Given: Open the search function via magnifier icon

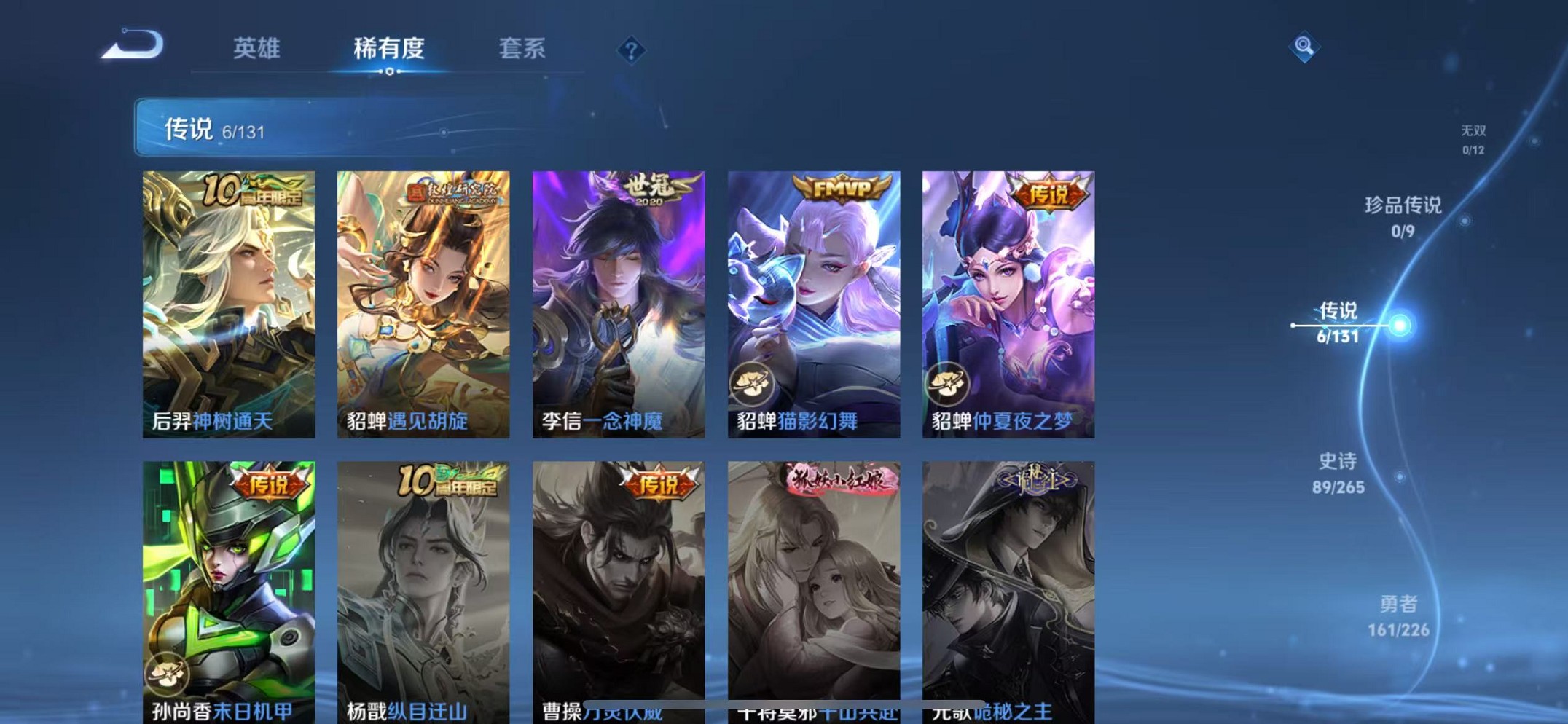Looking at the screenshot, I should [1304, 47].
